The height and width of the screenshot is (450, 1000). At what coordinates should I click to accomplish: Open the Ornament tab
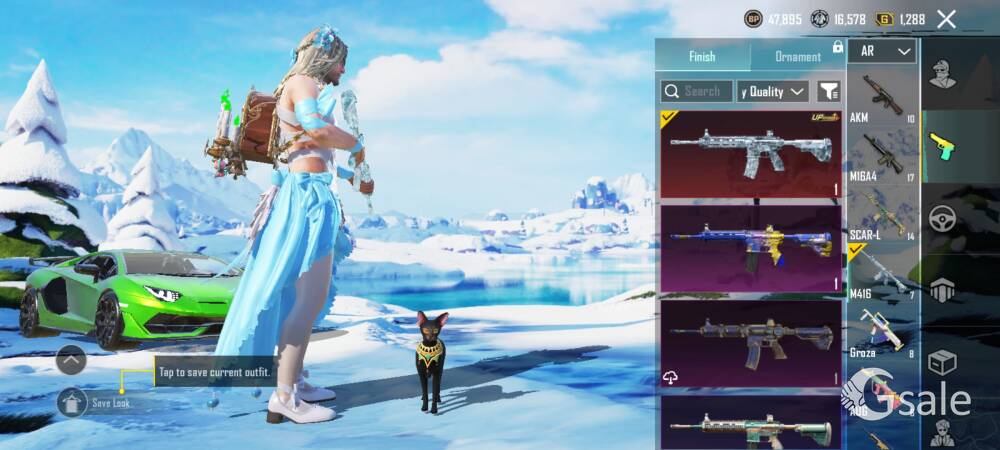coord(798,56)
